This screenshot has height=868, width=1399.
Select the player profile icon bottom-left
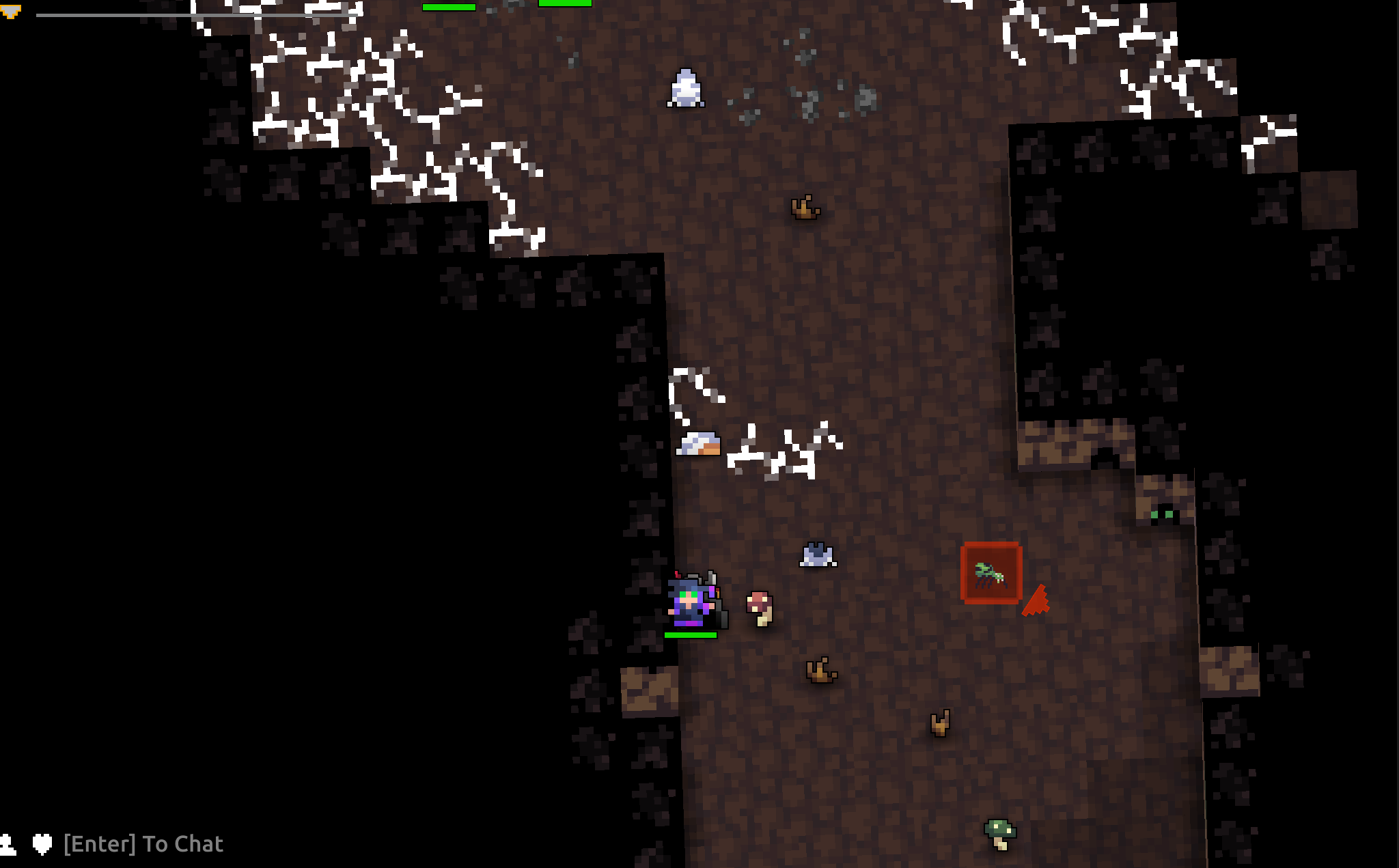click(x=8, y=844)
